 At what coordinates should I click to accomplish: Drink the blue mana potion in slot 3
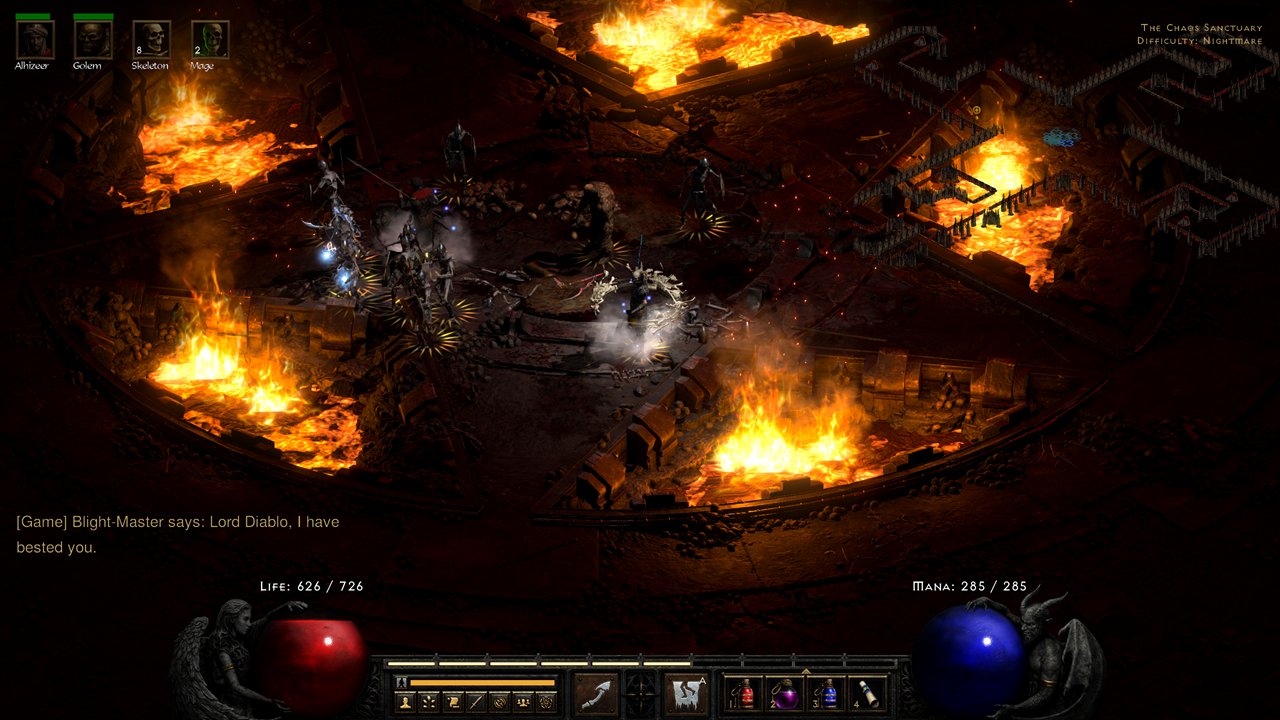click(x=828, y=694)
